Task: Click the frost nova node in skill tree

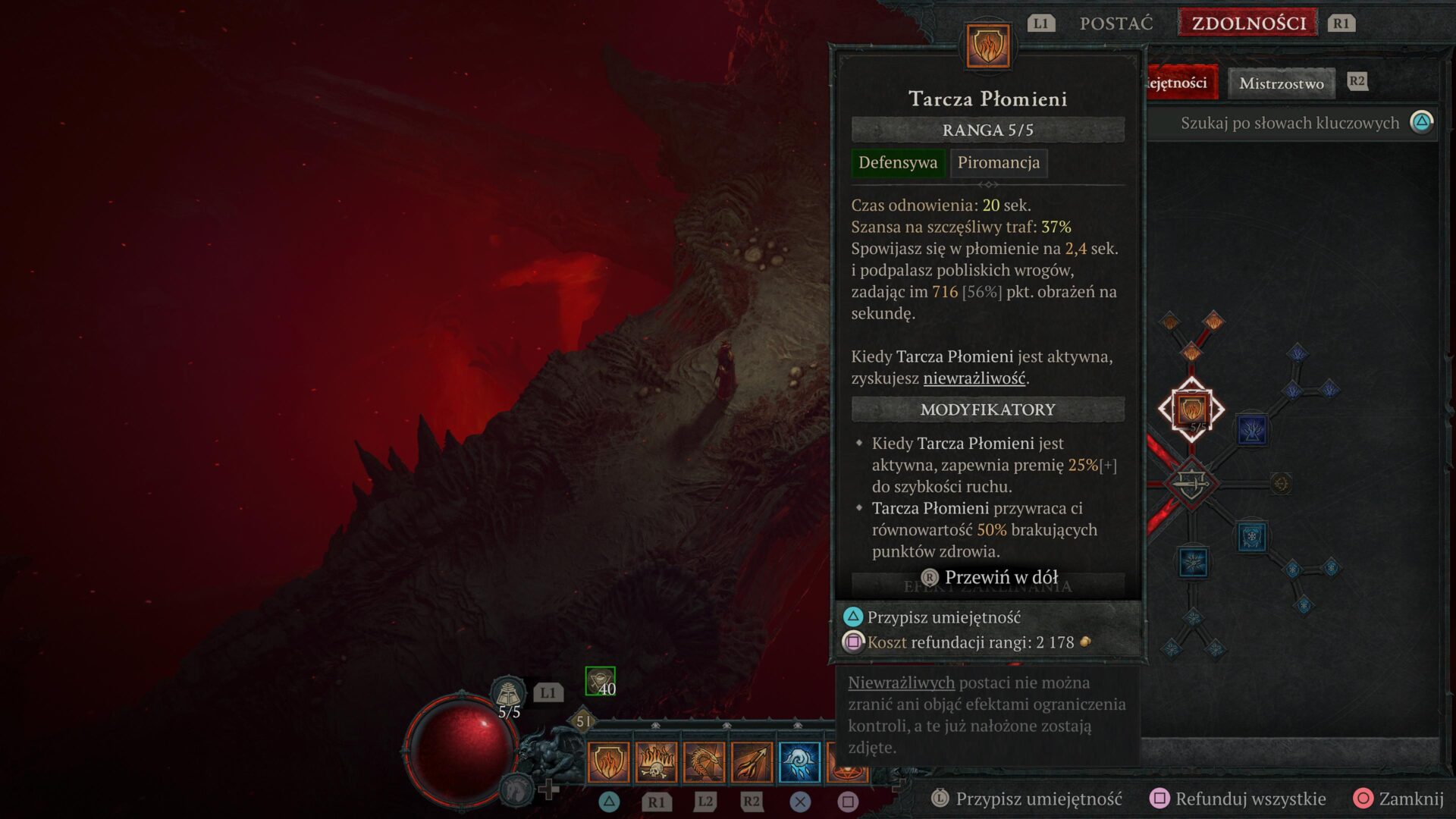Action: tap(1193, 563)
